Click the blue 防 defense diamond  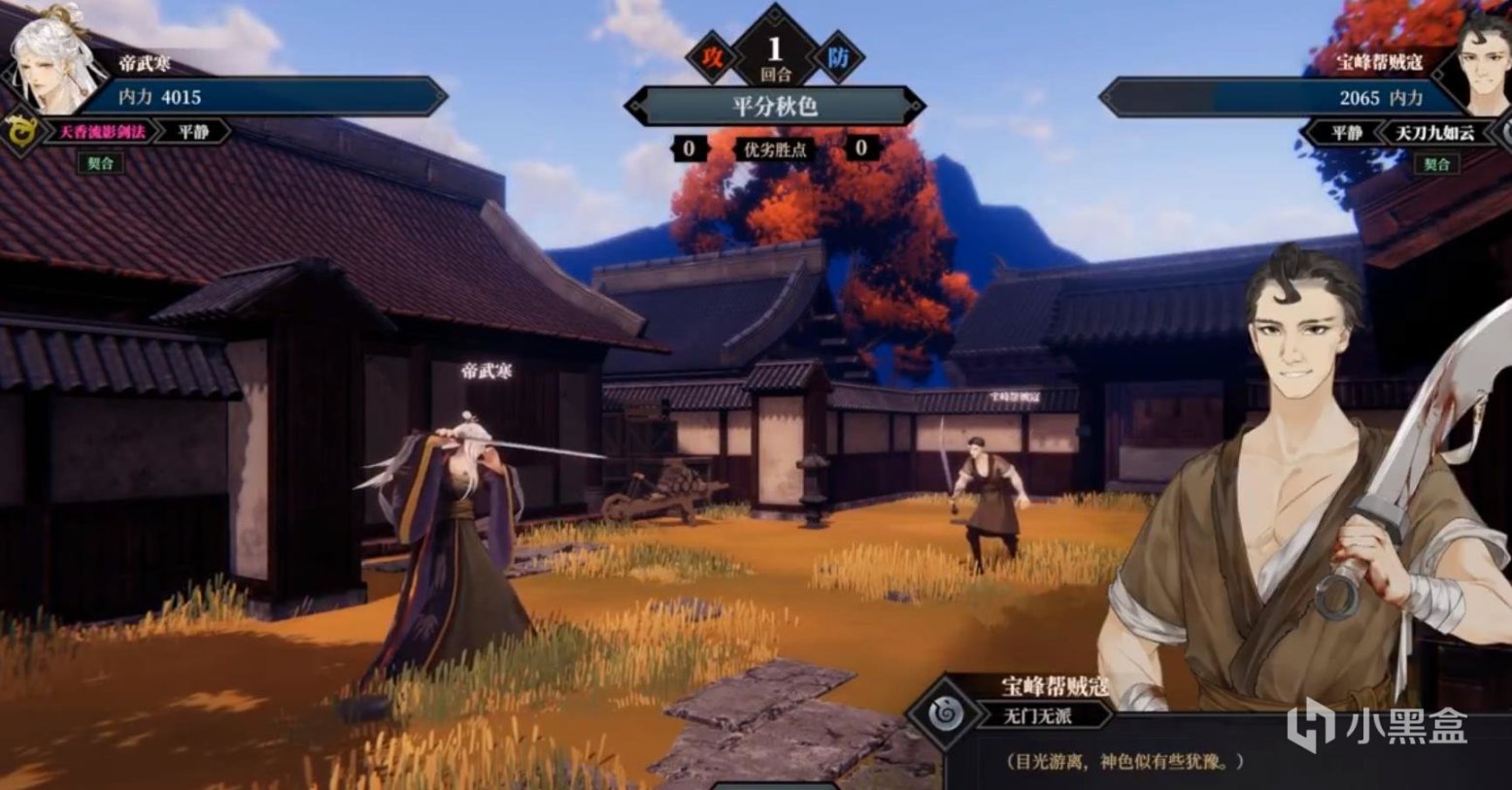point(837,56)
